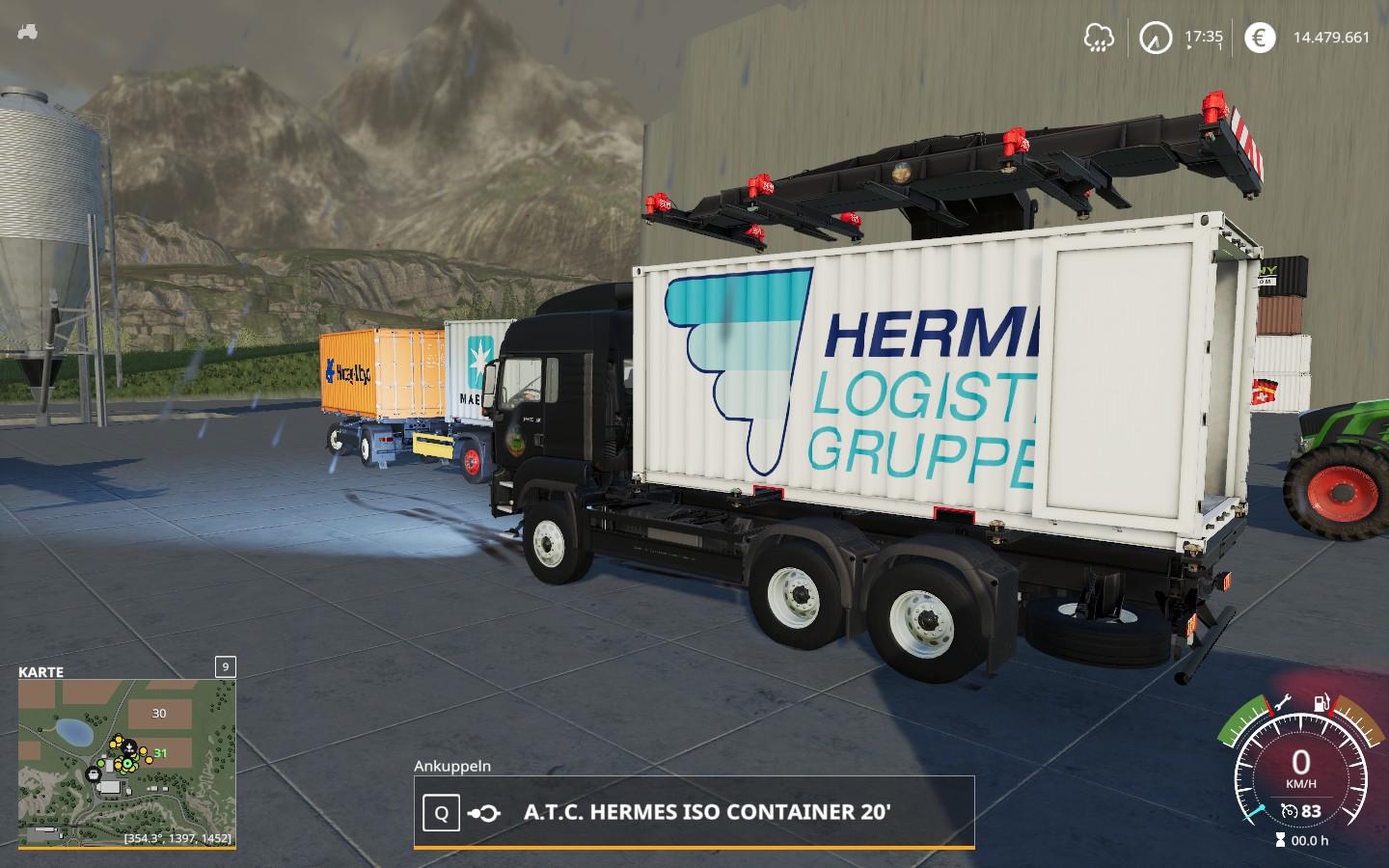The width and height of the screenshot is (1389, 868).
Task: Click the wrench damage icon on the gauge
Action: [x=1281, y=701]
